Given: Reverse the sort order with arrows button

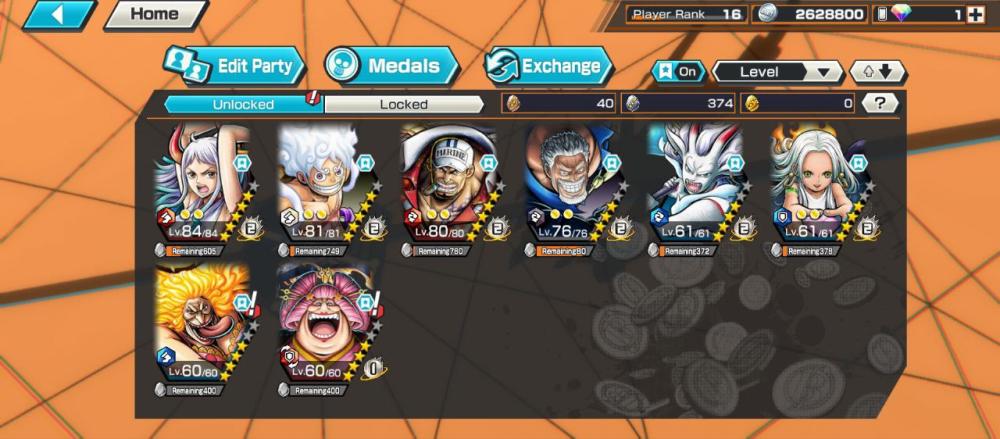Looking at the screenshot, I should [x=877, y=72].
